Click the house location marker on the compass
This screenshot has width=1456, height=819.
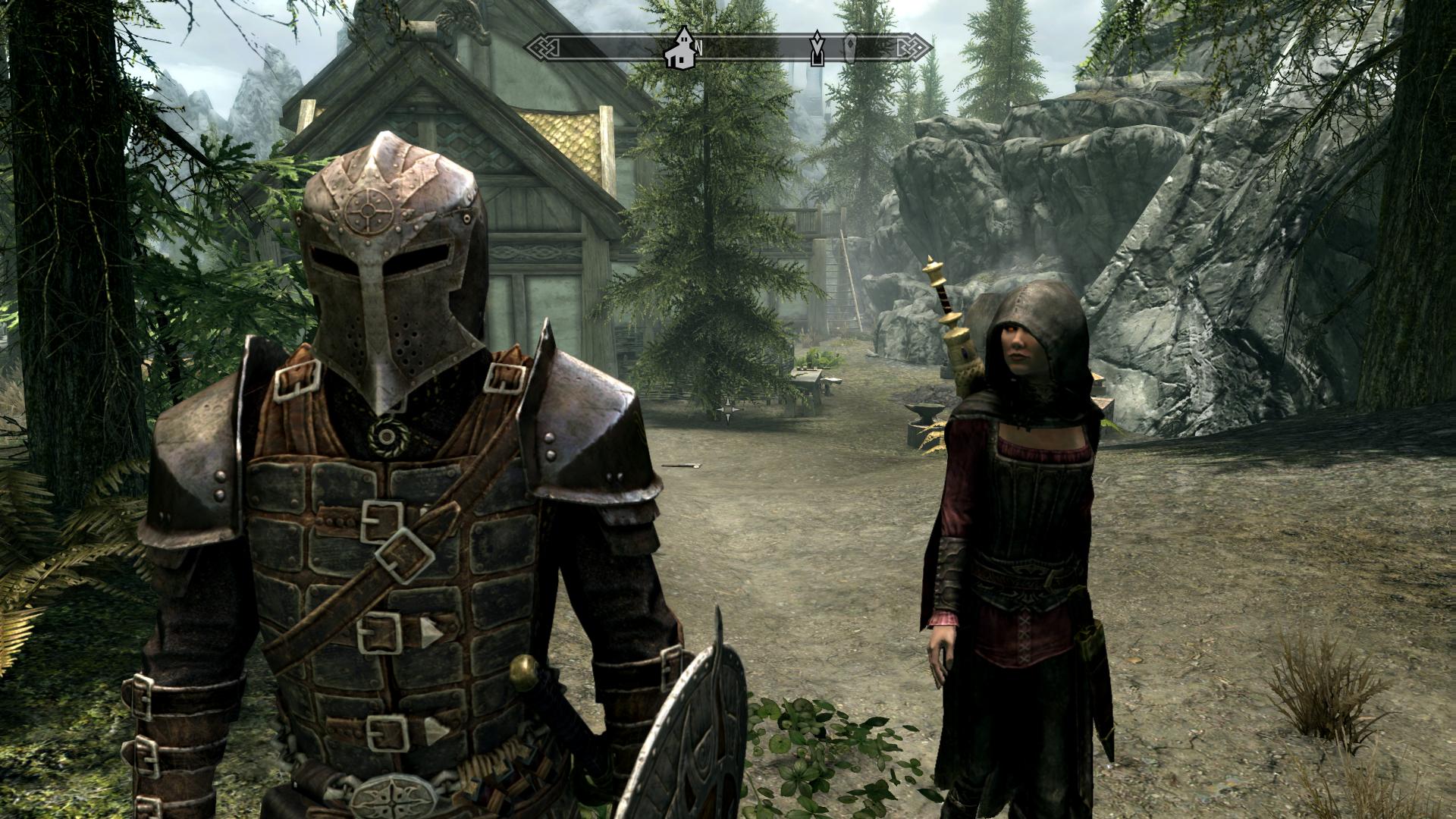point(681,49)
